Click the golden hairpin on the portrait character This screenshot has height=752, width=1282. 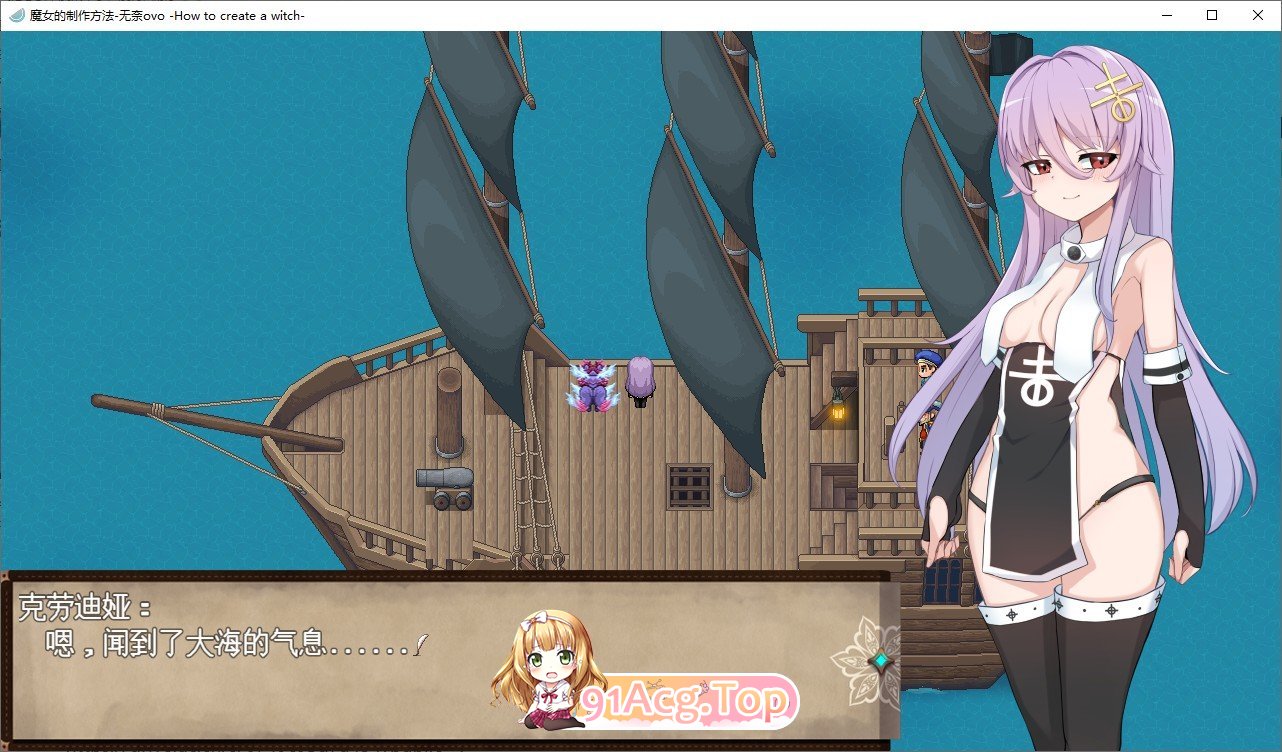[1116, 90]
